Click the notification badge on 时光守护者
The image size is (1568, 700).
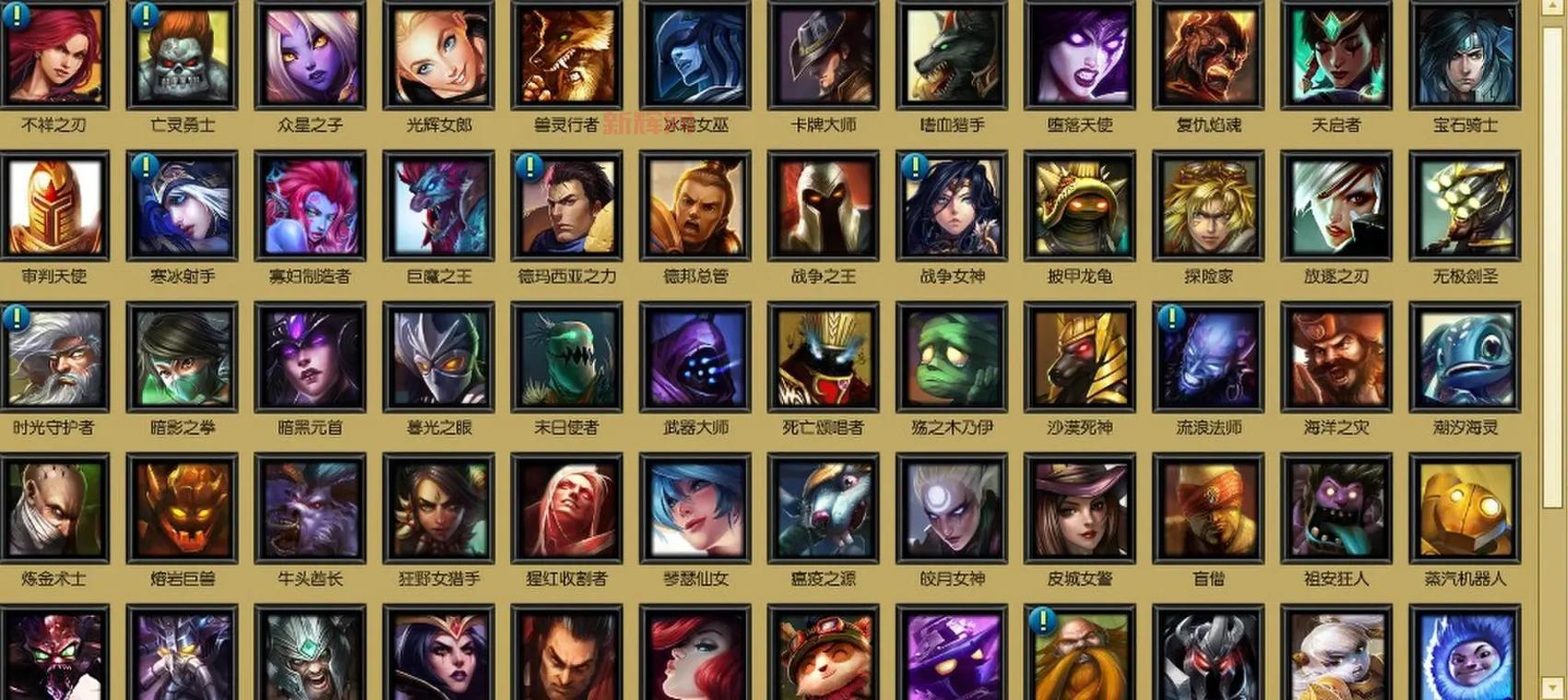[16, 317]
